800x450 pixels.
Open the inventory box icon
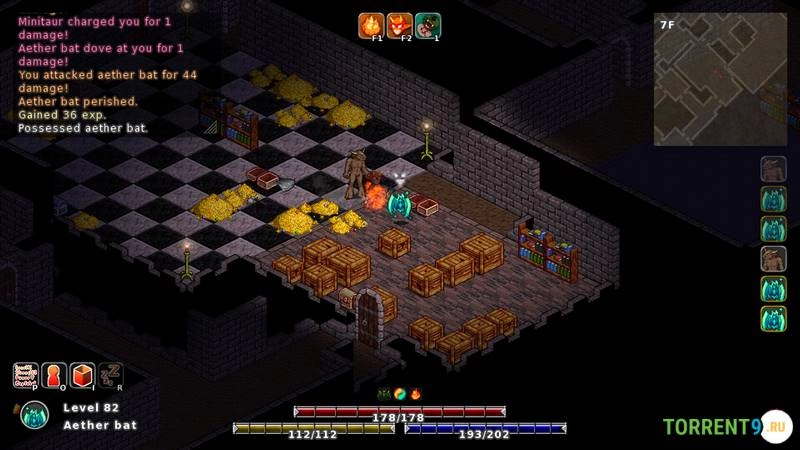tap(82, 375)
